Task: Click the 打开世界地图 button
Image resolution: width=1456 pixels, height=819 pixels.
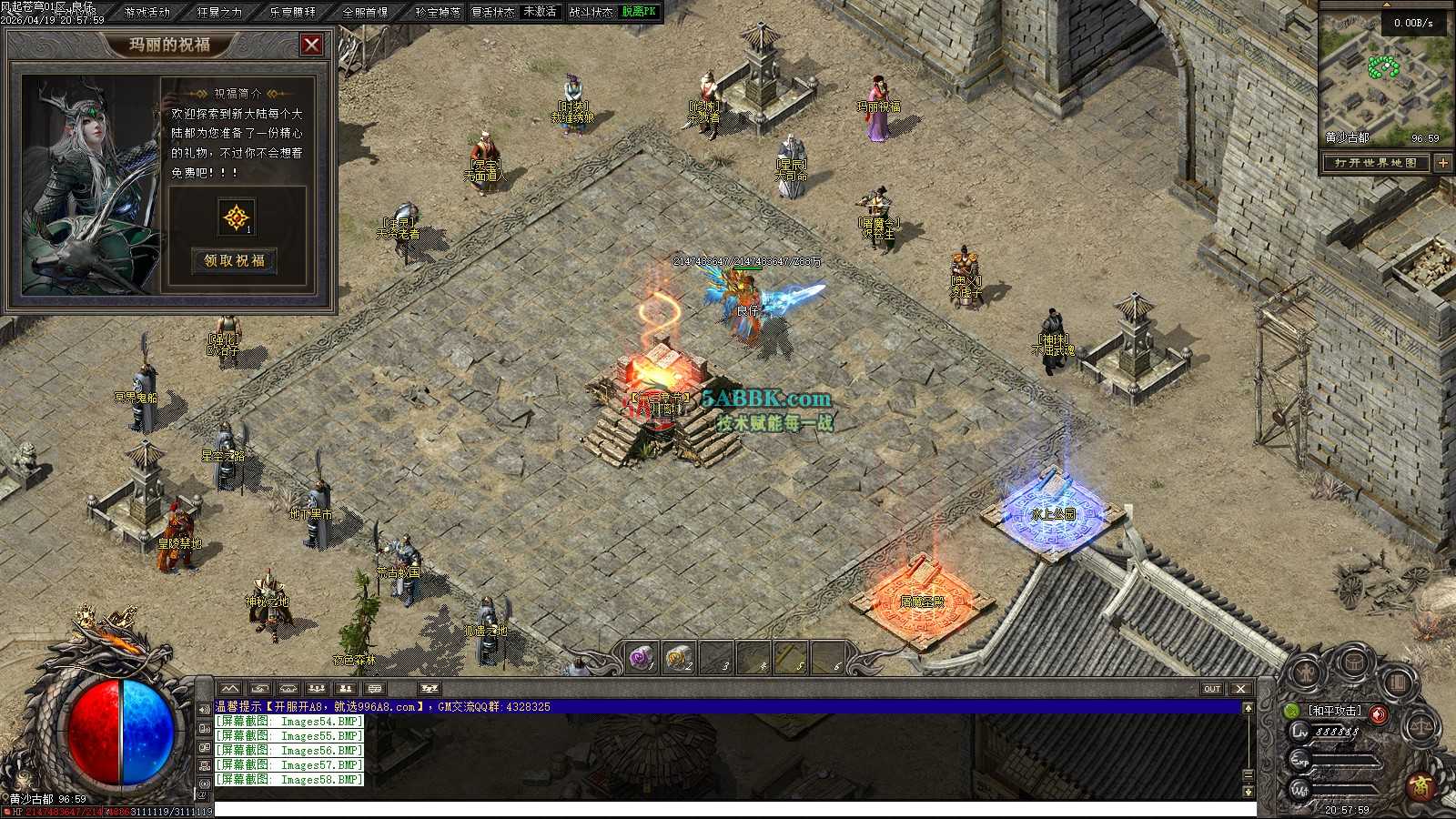Action: pos(1376,163)
